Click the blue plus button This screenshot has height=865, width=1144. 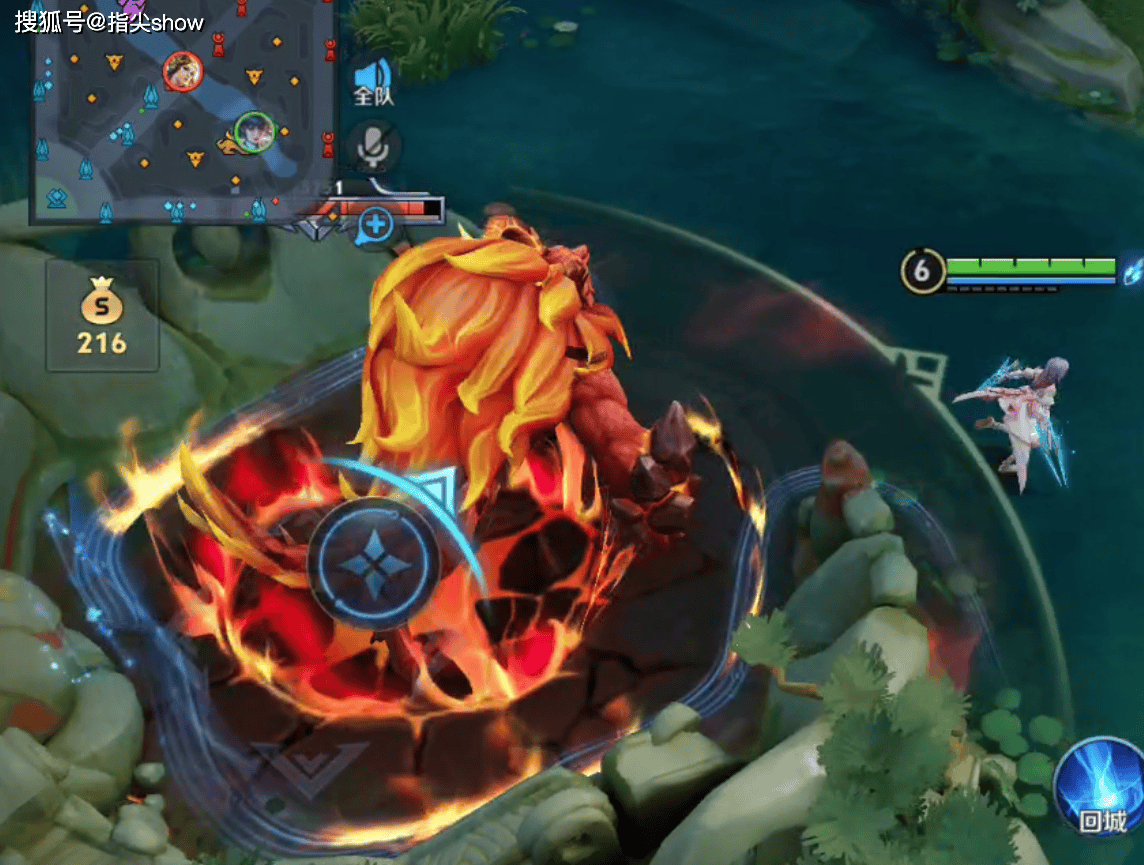[x=376, y=225]
